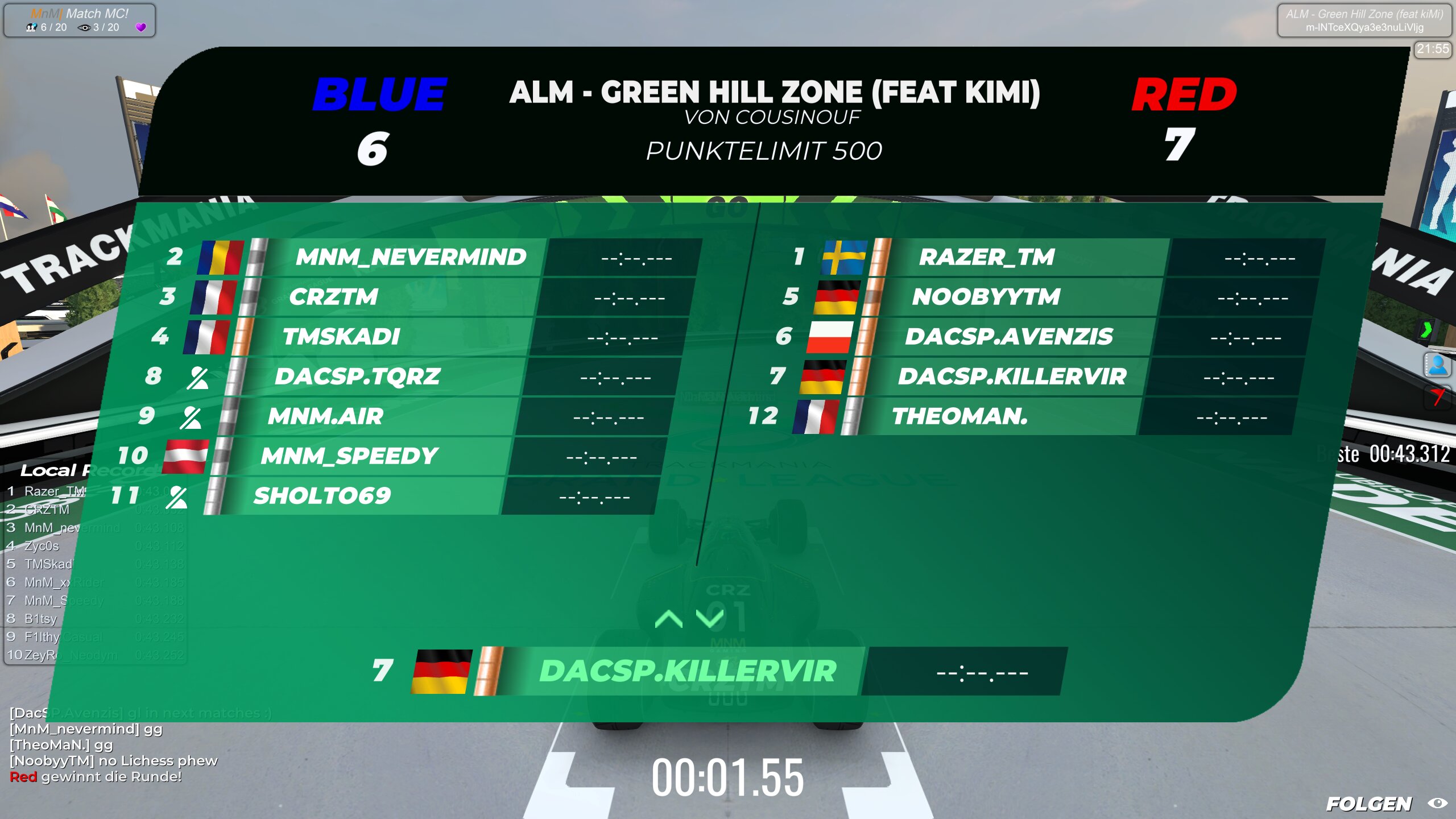Screen dimensions: 1456x819
Task: Choose NOOBYYTM player row
Action: (986, 297)
